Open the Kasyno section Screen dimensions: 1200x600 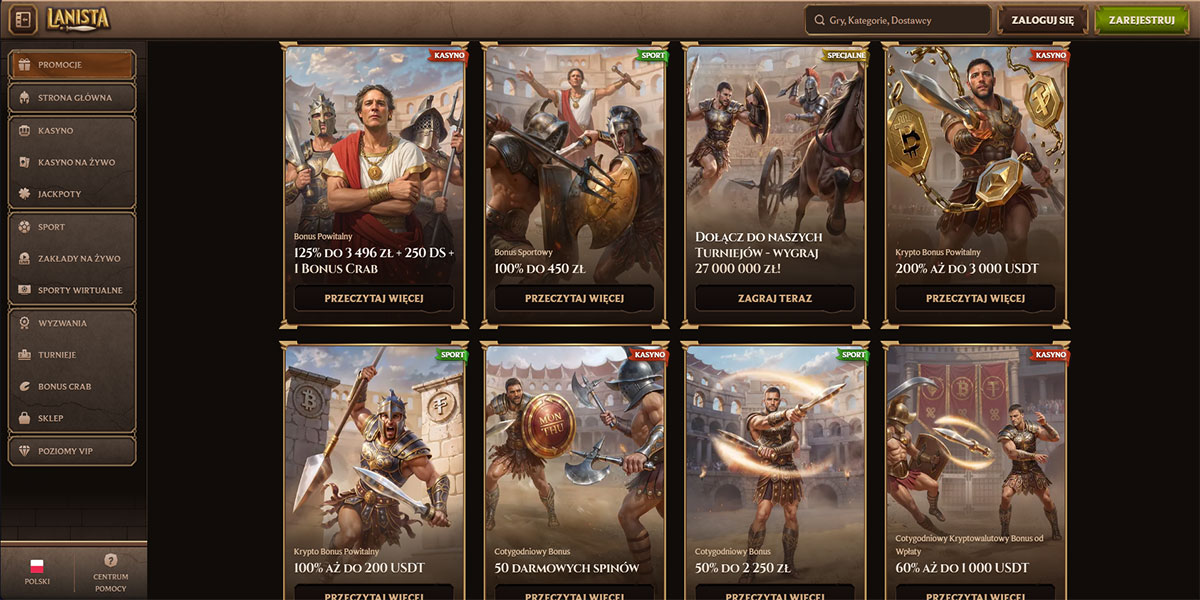[x=71, y=131]
